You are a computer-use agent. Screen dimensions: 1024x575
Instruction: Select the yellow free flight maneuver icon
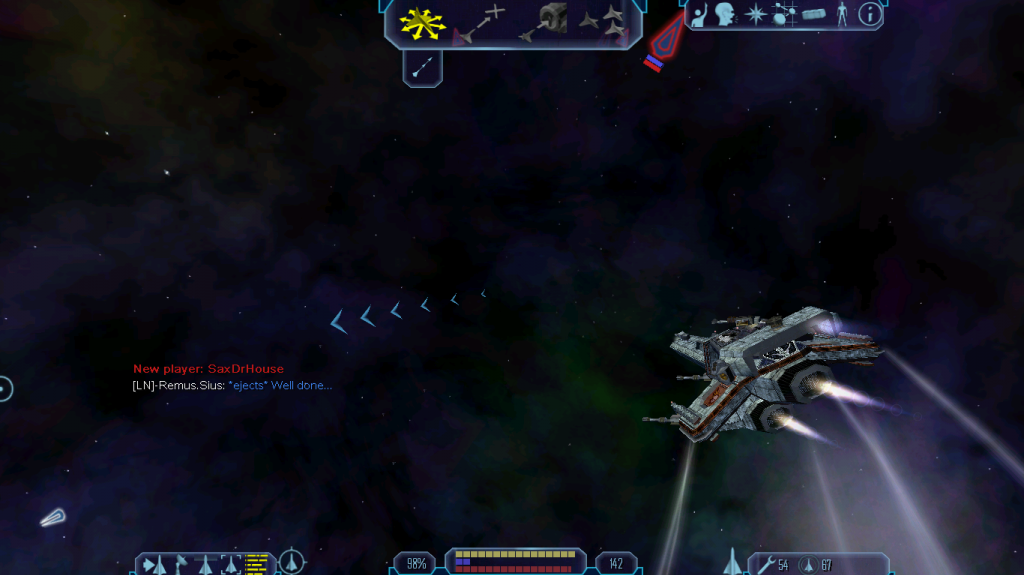[x=422, y=22]
